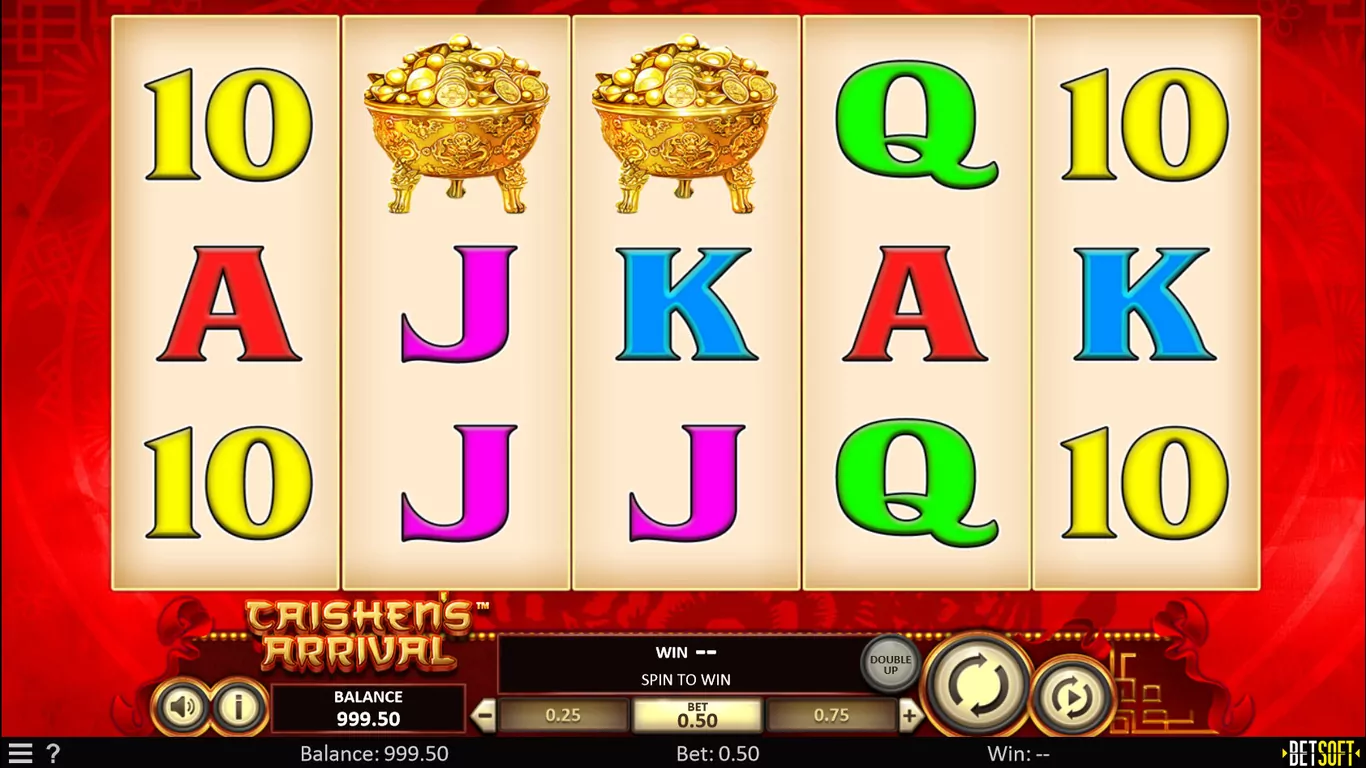Show help with the question mark icon
The height and width of the screenshot is (768, 1366).
pos(53,754)
